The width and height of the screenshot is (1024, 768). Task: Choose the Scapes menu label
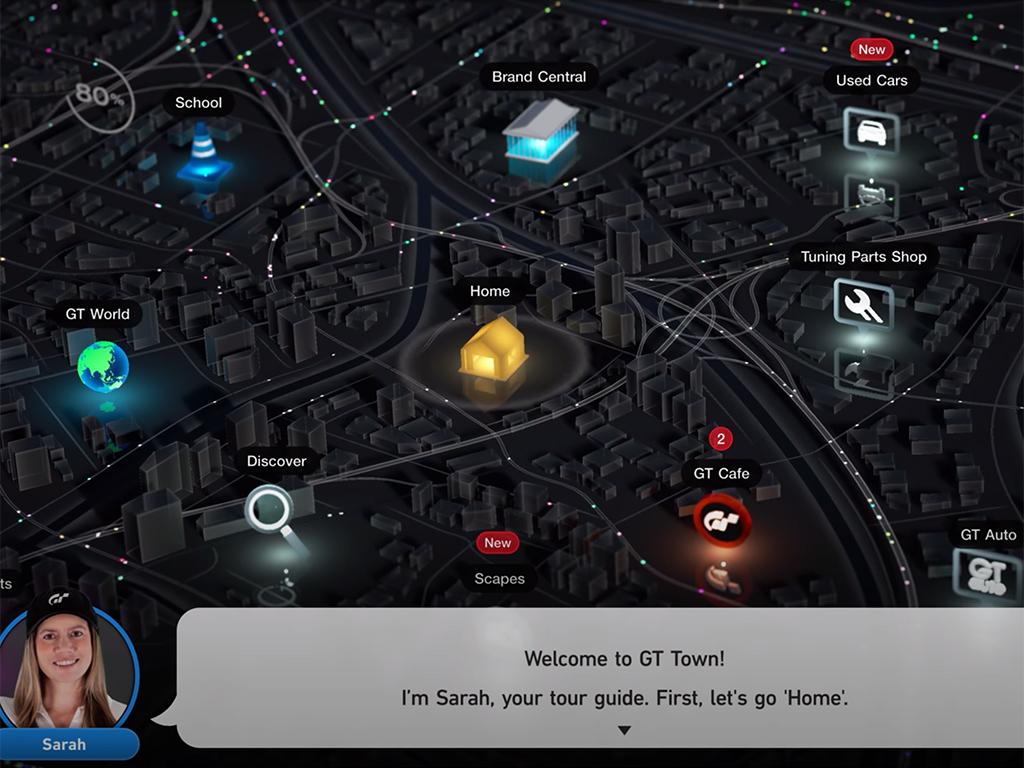point(499,579)
